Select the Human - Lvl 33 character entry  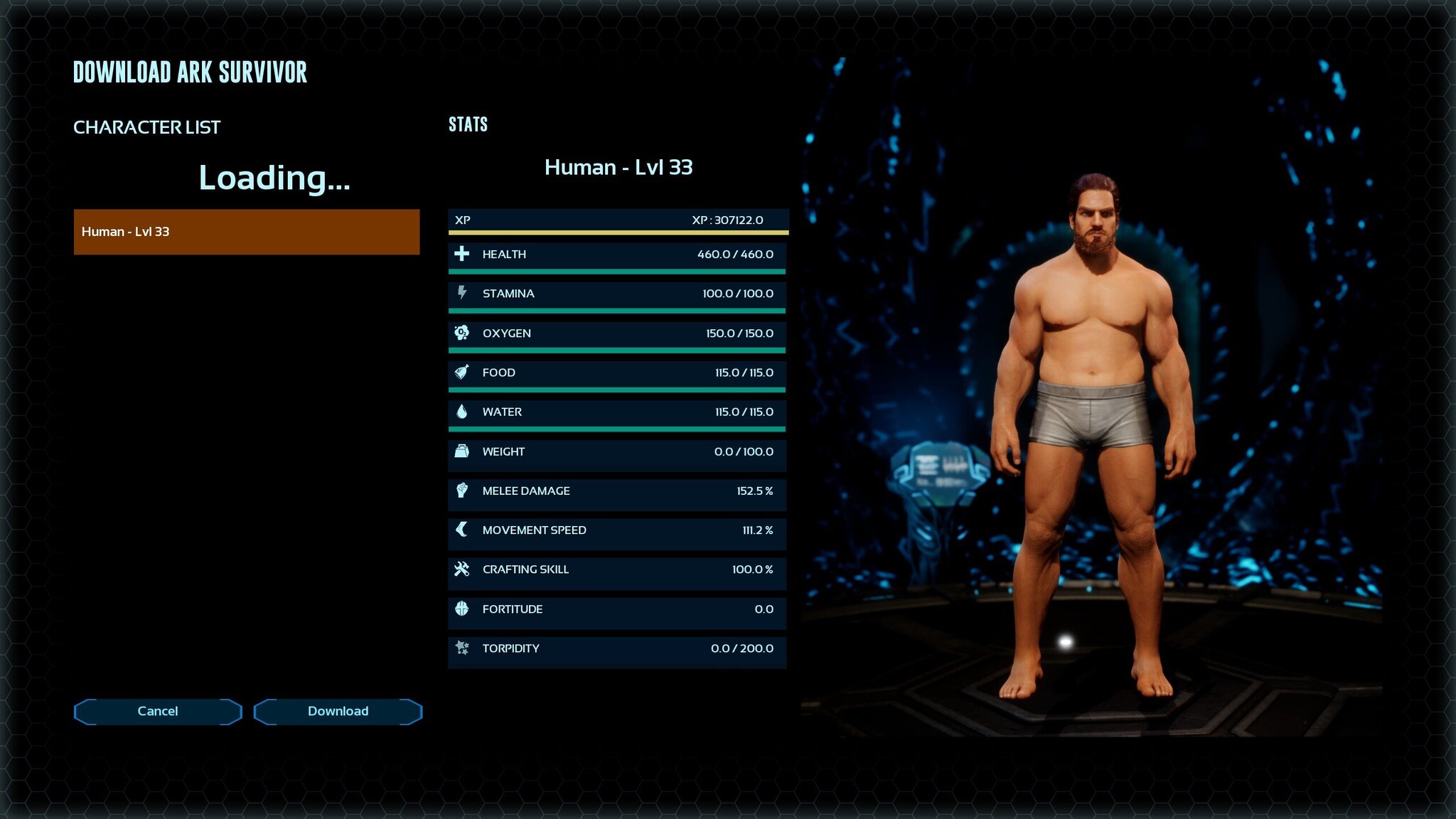point(246,232)
